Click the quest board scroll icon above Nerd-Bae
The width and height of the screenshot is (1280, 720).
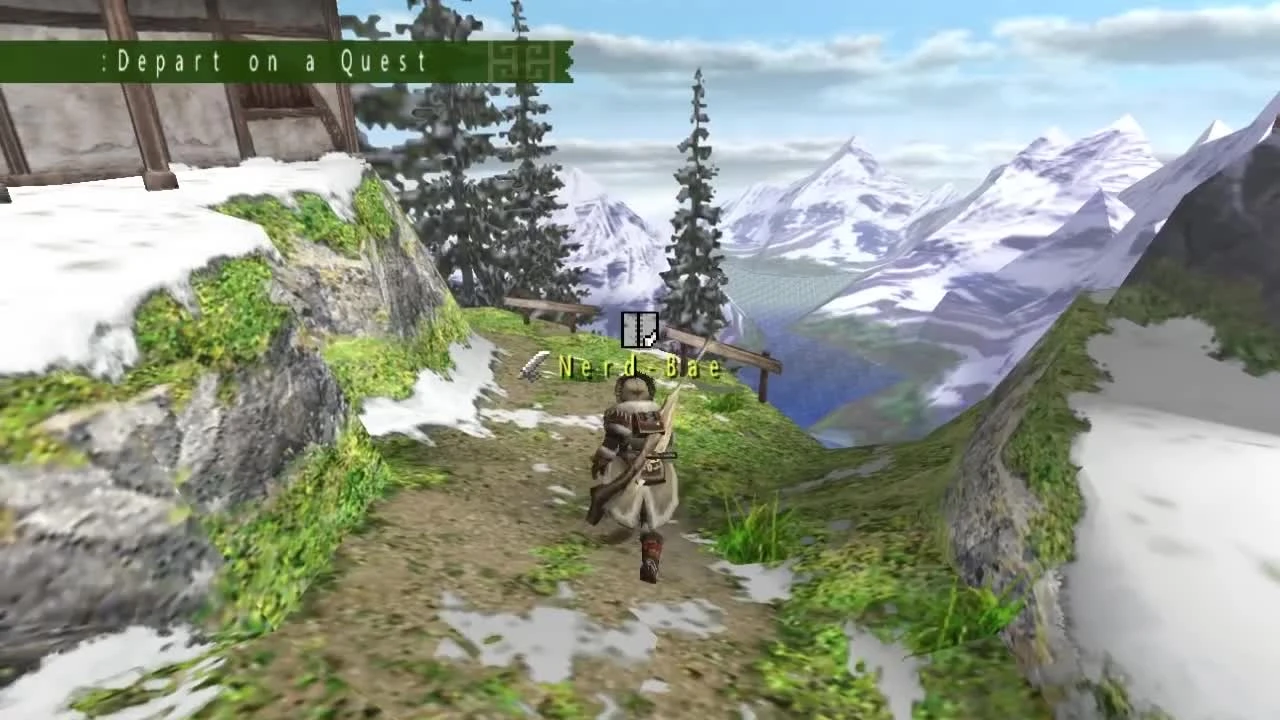640,330
